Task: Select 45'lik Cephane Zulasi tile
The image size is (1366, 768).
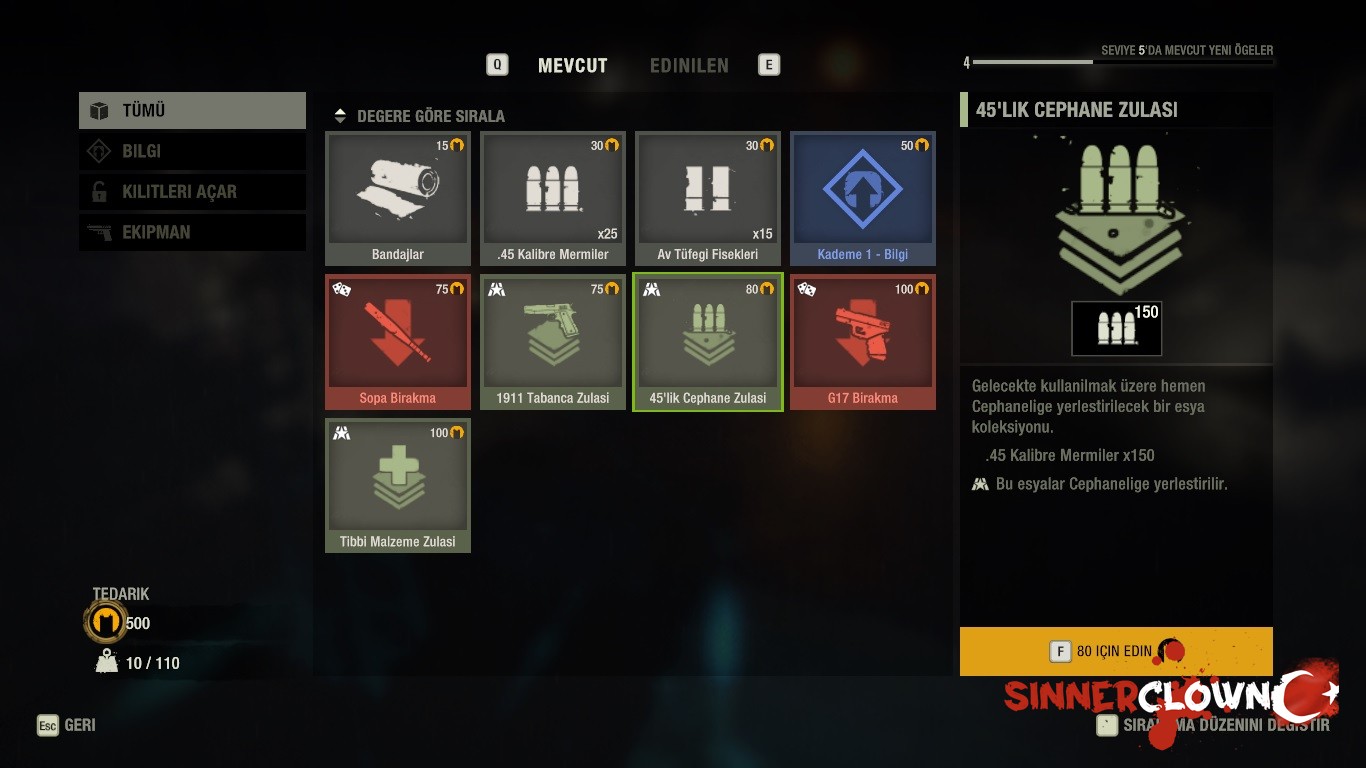Action: pos(708,341)
